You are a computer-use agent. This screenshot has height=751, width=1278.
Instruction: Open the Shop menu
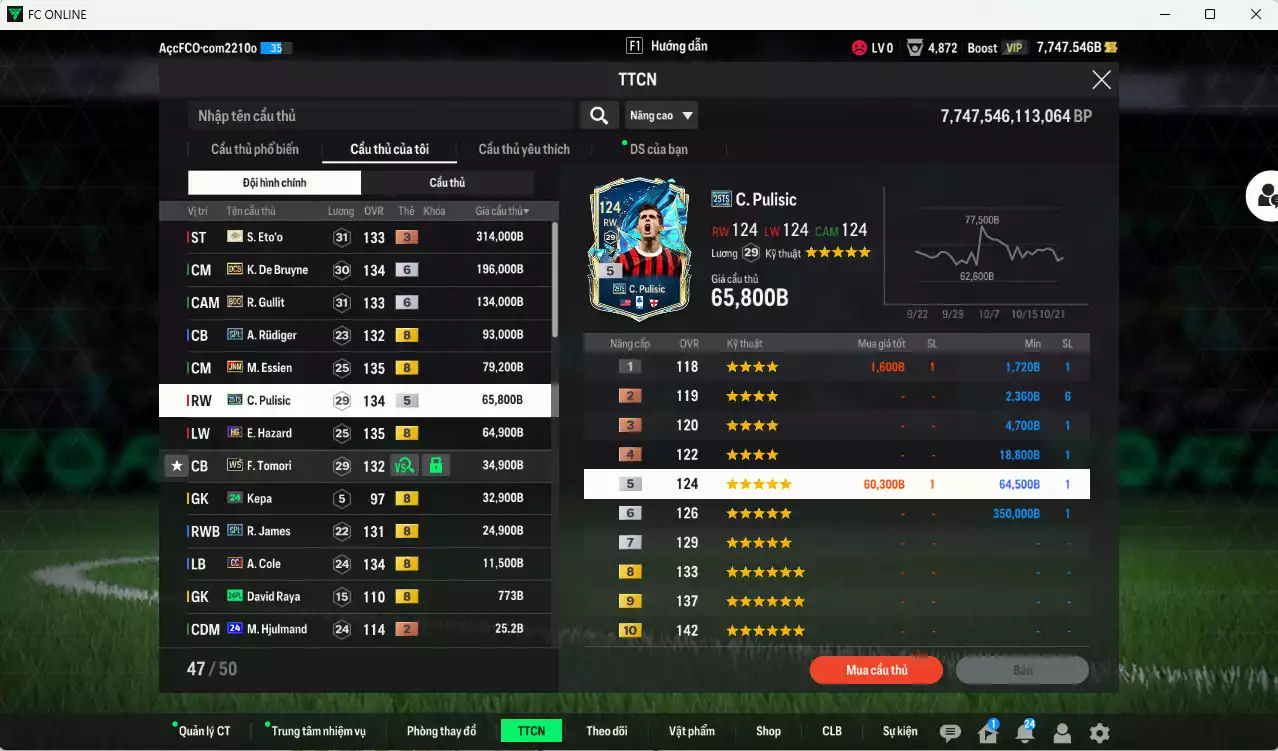tap(768, 731)
